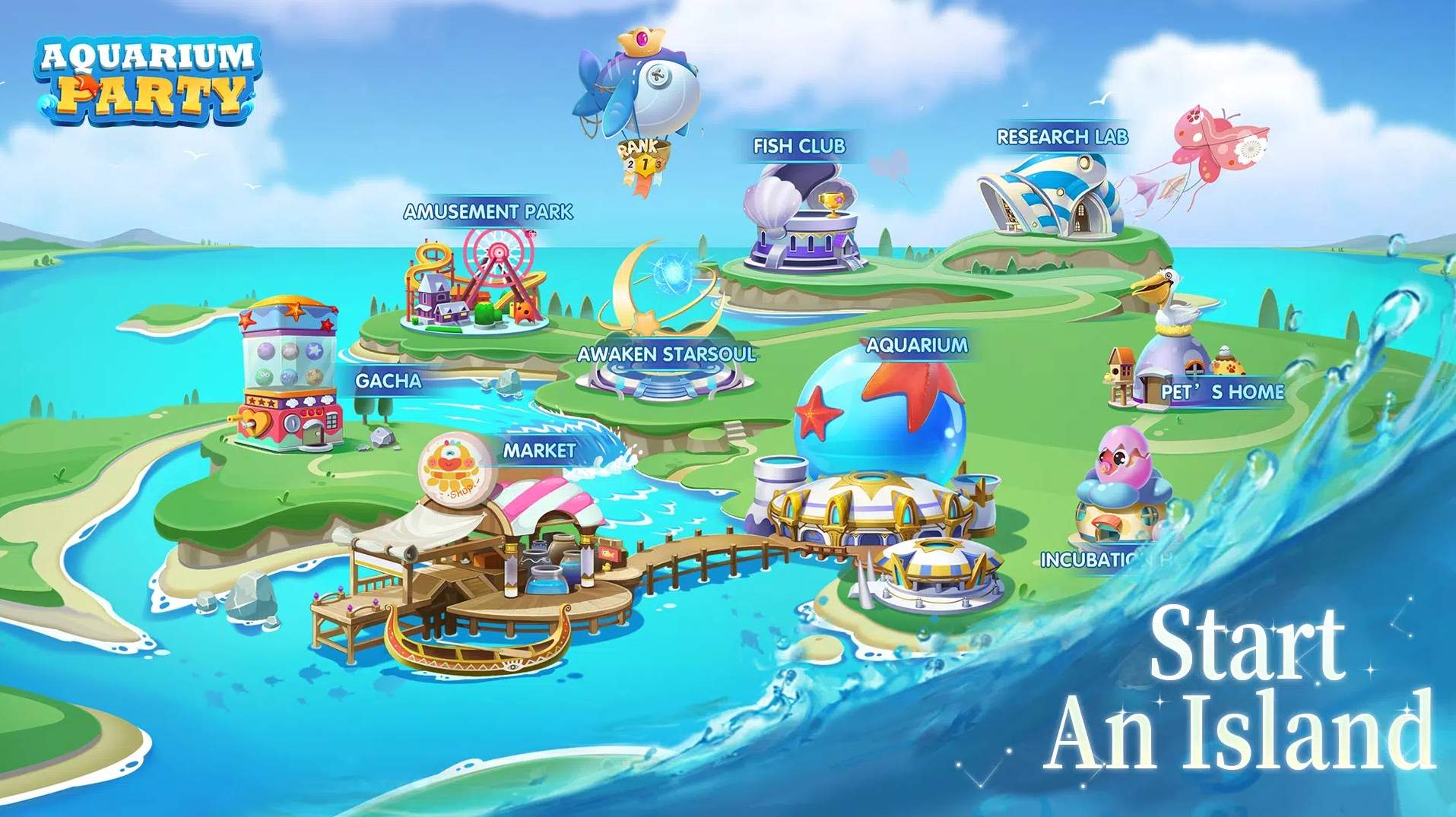The height and width of the screenshot is (817, 1456).
Task: Show the Rank balloon leaderboard
Action: click(640, 106)
